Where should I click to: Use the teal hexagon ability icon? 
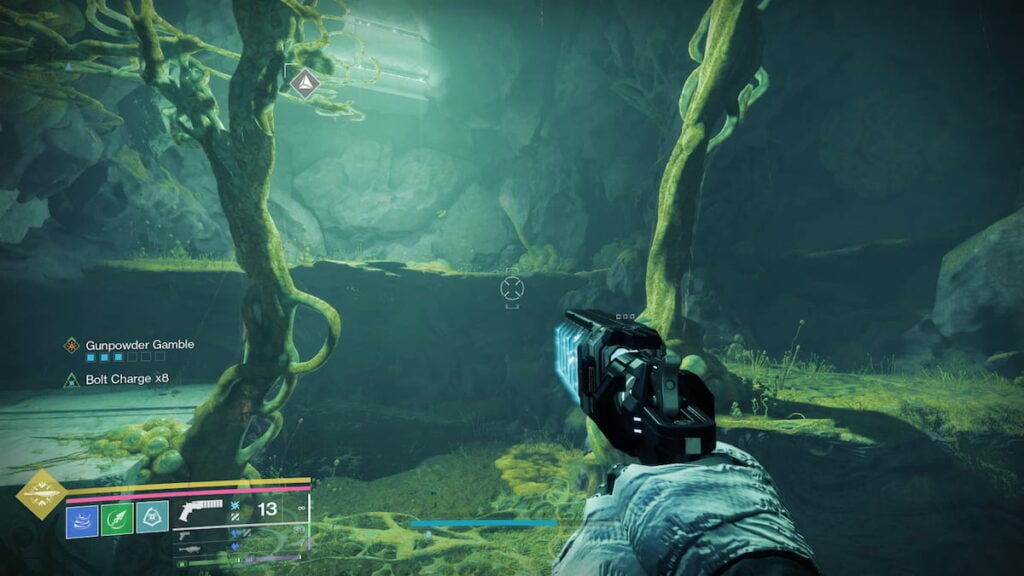tap(152, 519)
